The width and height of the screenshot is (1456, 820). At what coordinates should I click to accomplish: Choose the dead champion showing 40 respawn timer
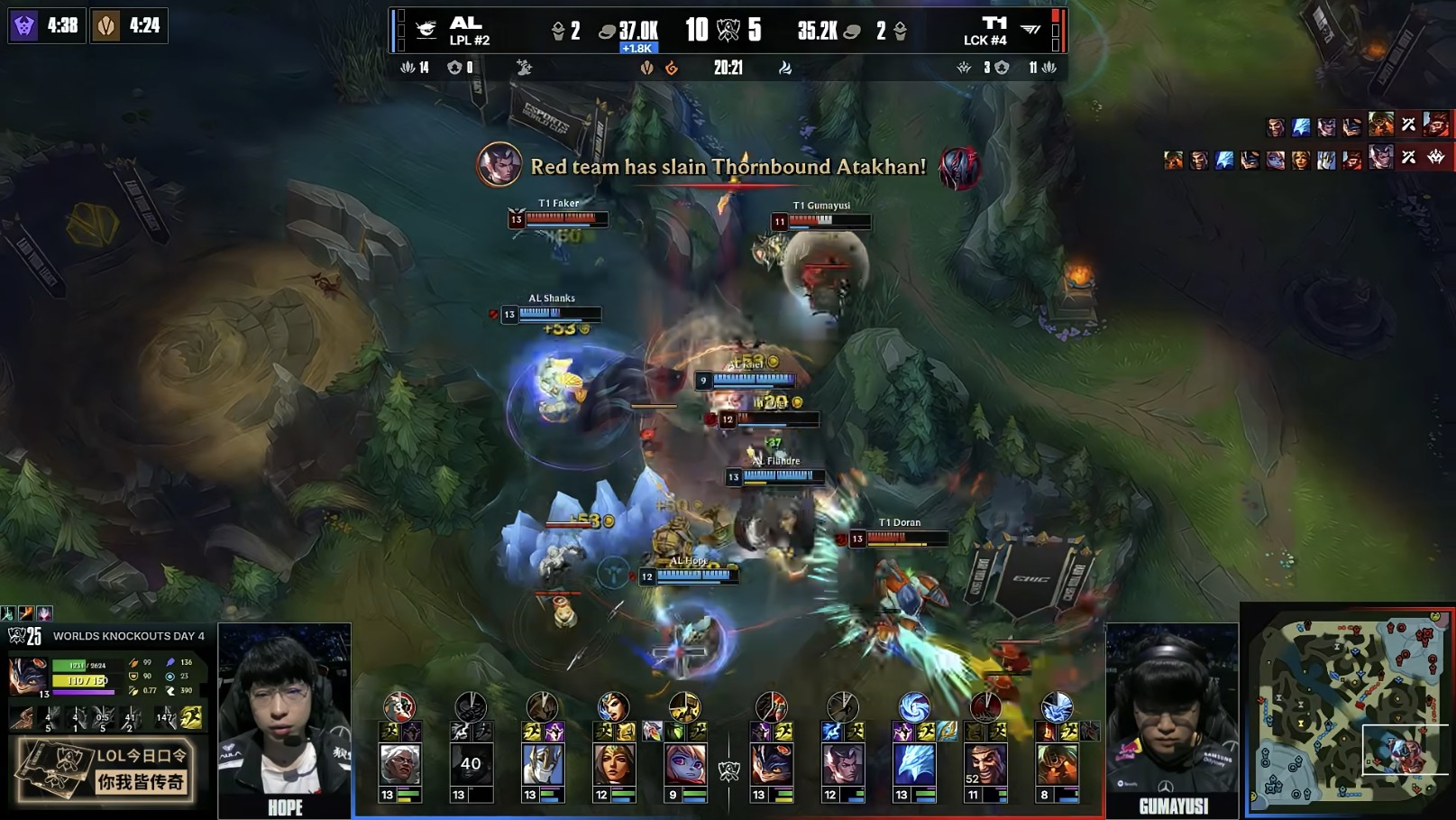(x=471, y=764)
